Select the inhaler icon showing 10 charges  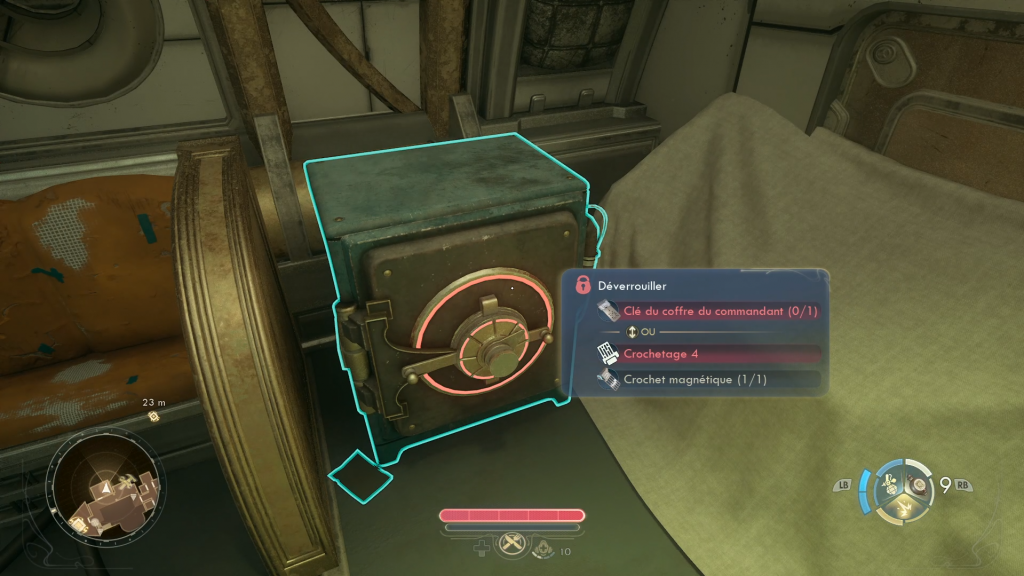(x=544, y=547)
